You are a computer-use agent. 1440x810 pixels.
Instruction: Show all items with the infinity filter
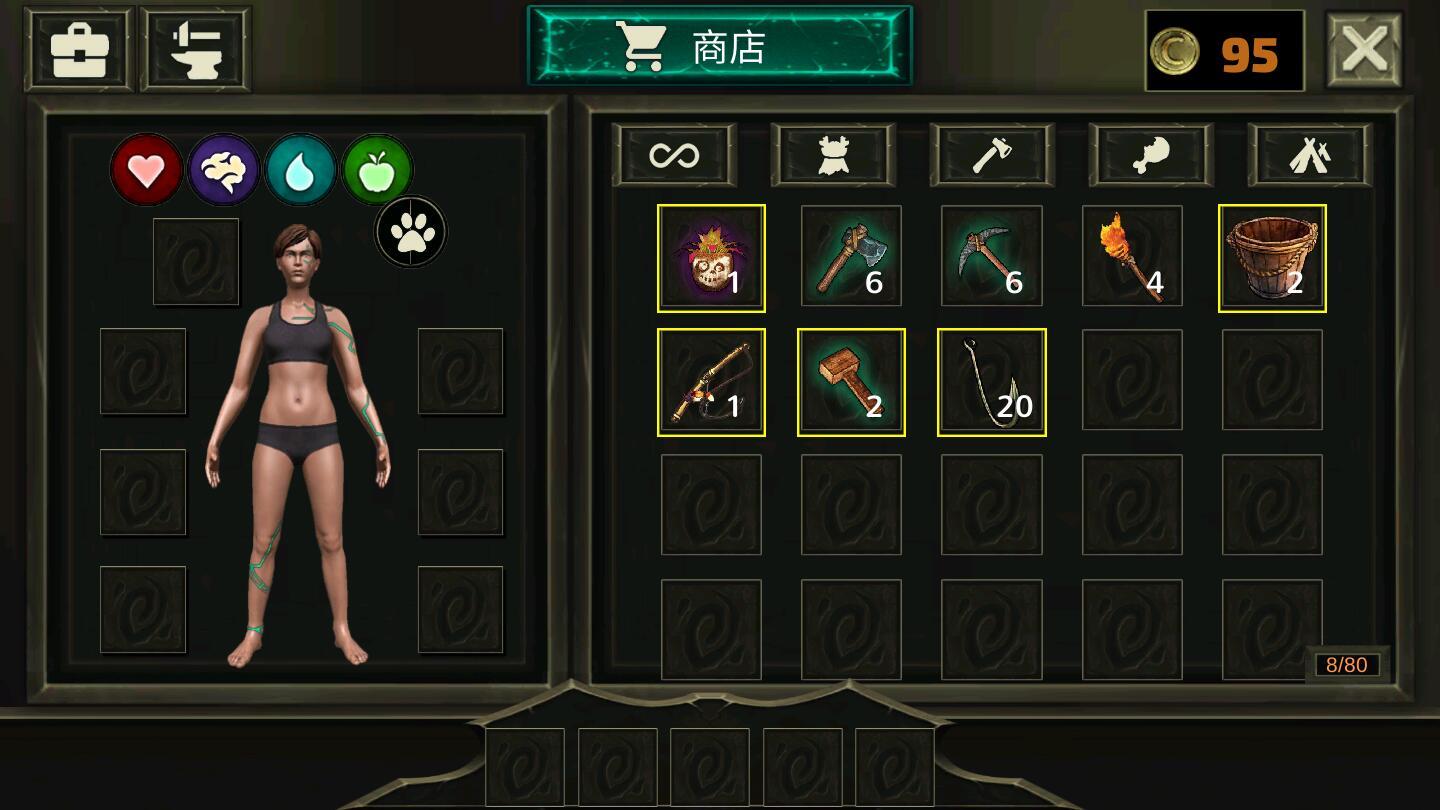click(x=674, y=155)
